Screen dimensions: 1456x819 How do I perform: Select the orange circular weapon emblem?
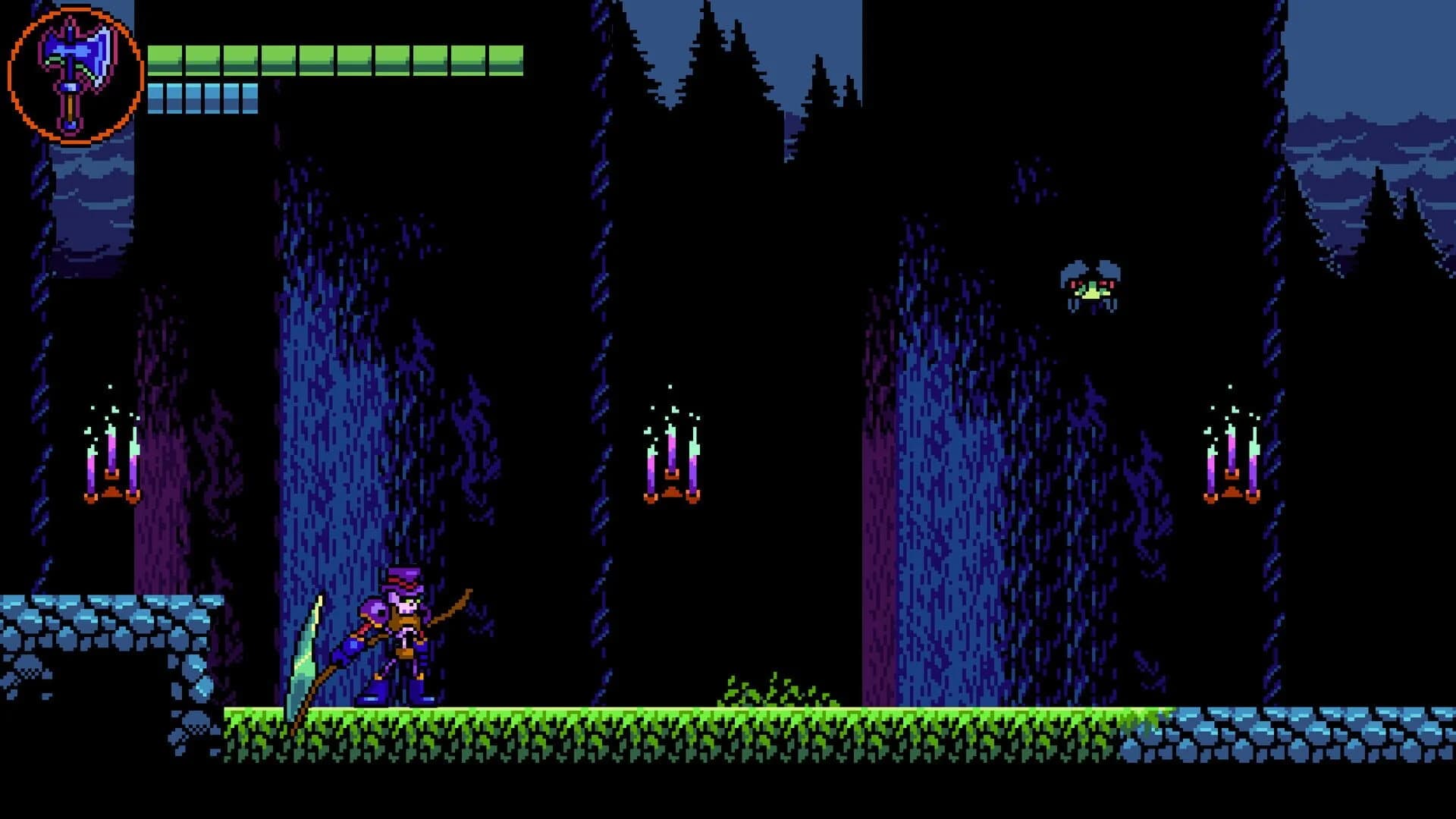point(74,71)
